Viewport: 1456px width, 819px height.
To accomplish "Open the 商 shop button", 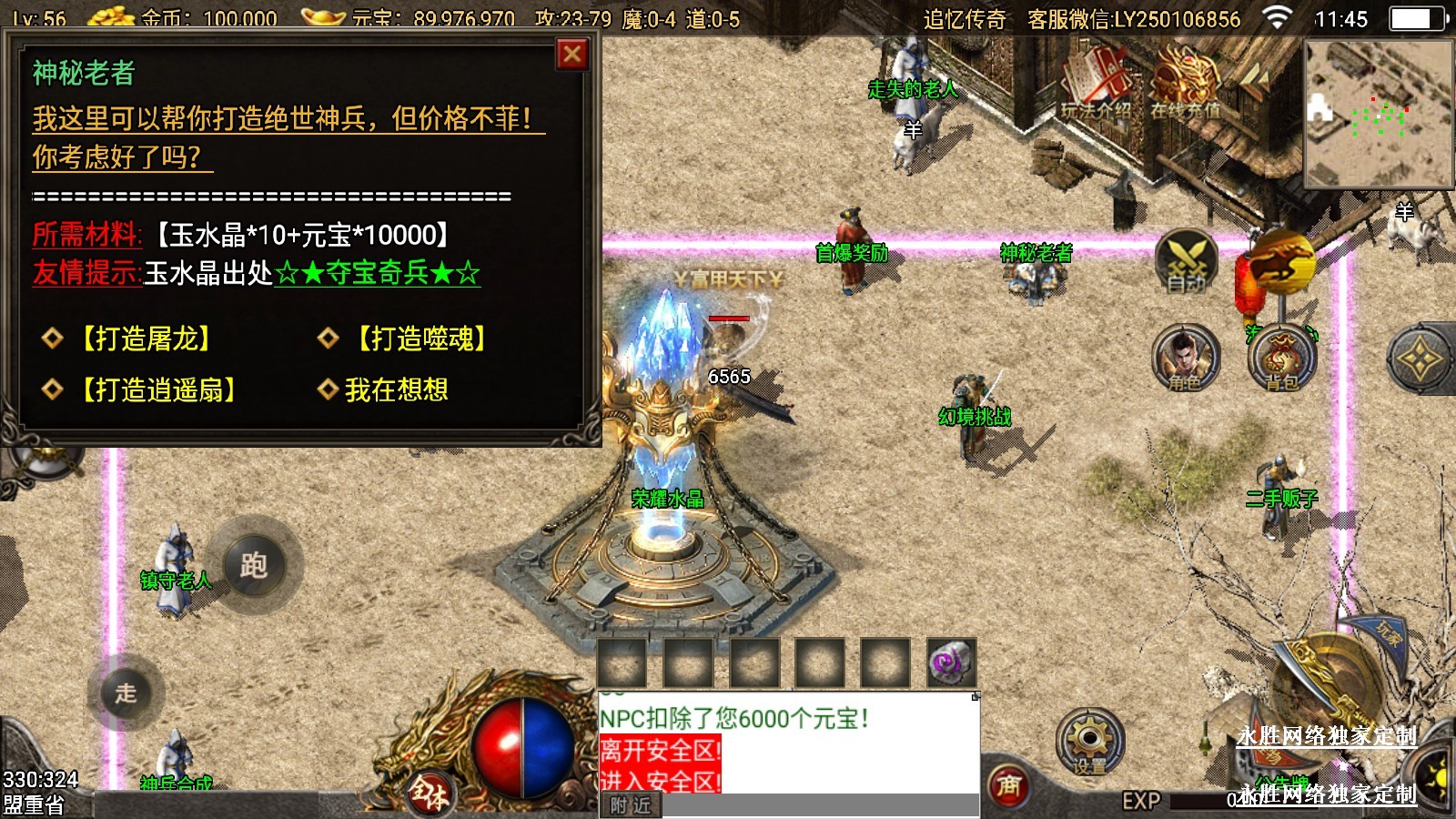I will coord(1008,785).
